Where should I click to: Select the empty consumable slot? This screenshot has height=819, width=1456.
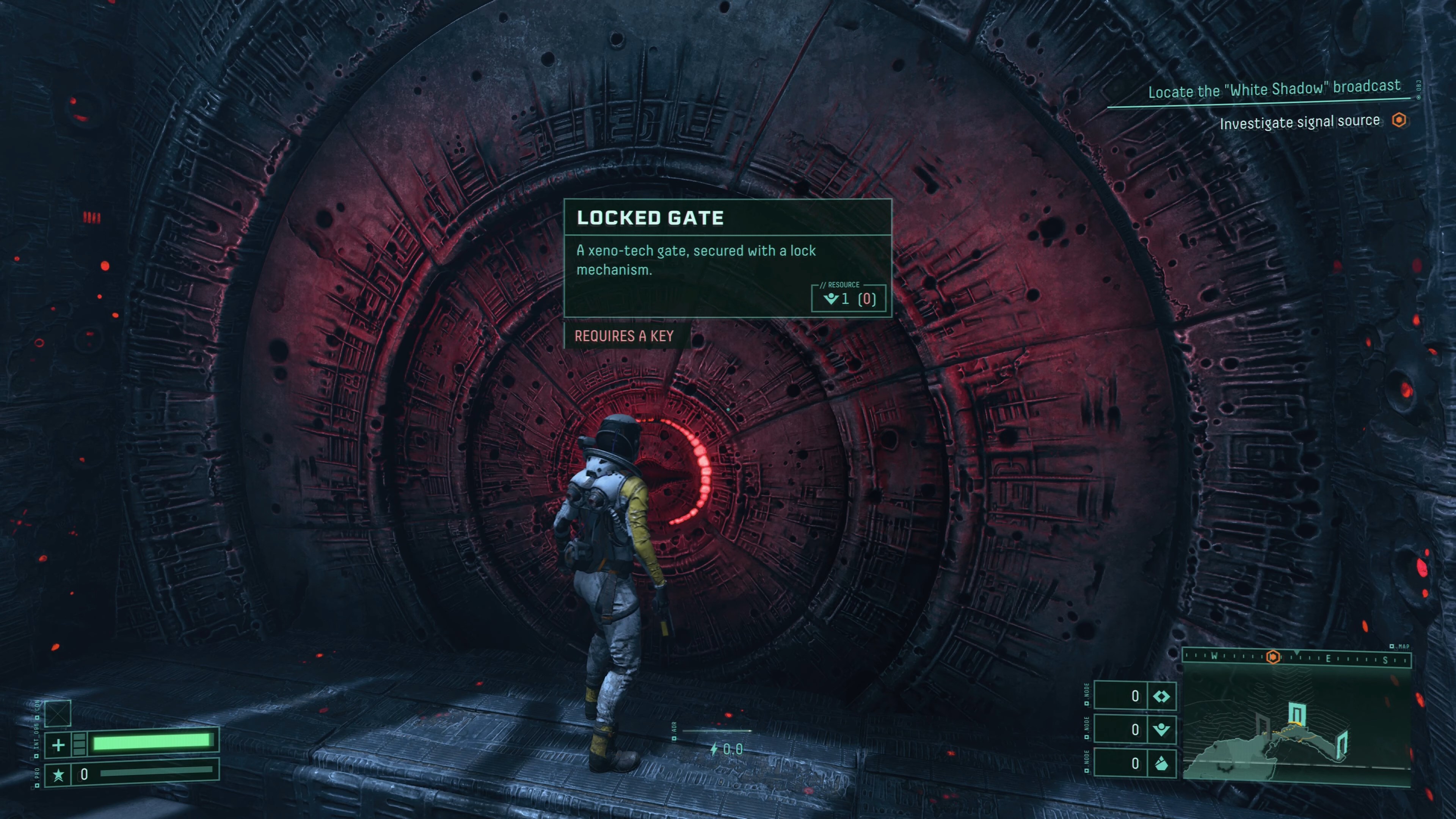58,713
